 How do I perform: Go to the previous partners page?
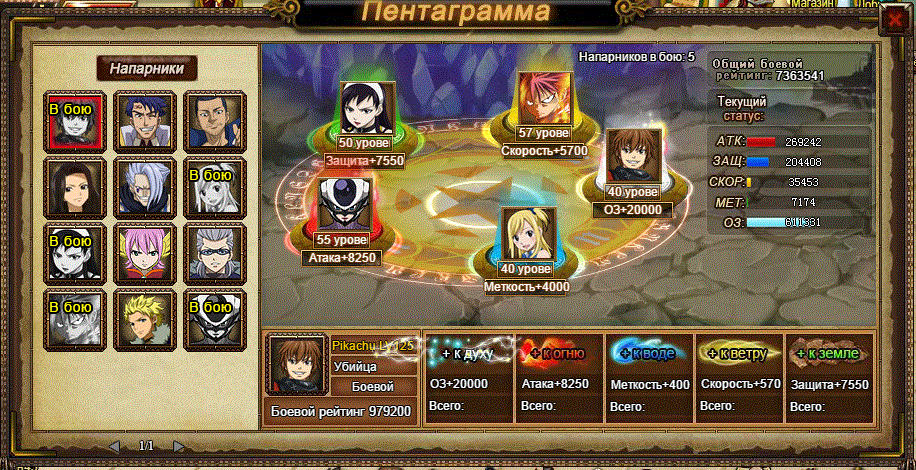click(114, 446)
